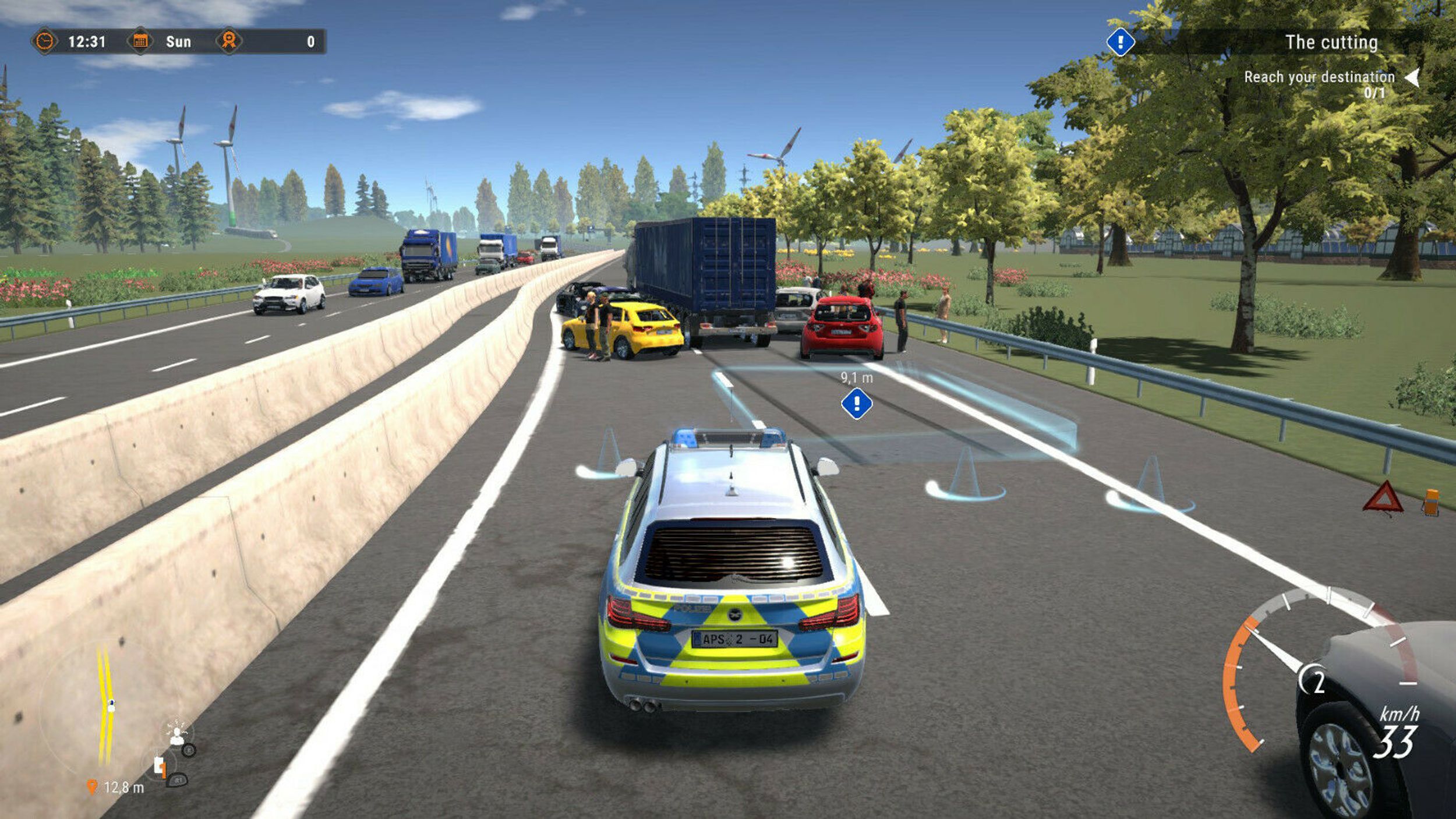Click the orange badge icon showing 0 points
Viewport: 1456px width, 819px height.
[229, 40]
